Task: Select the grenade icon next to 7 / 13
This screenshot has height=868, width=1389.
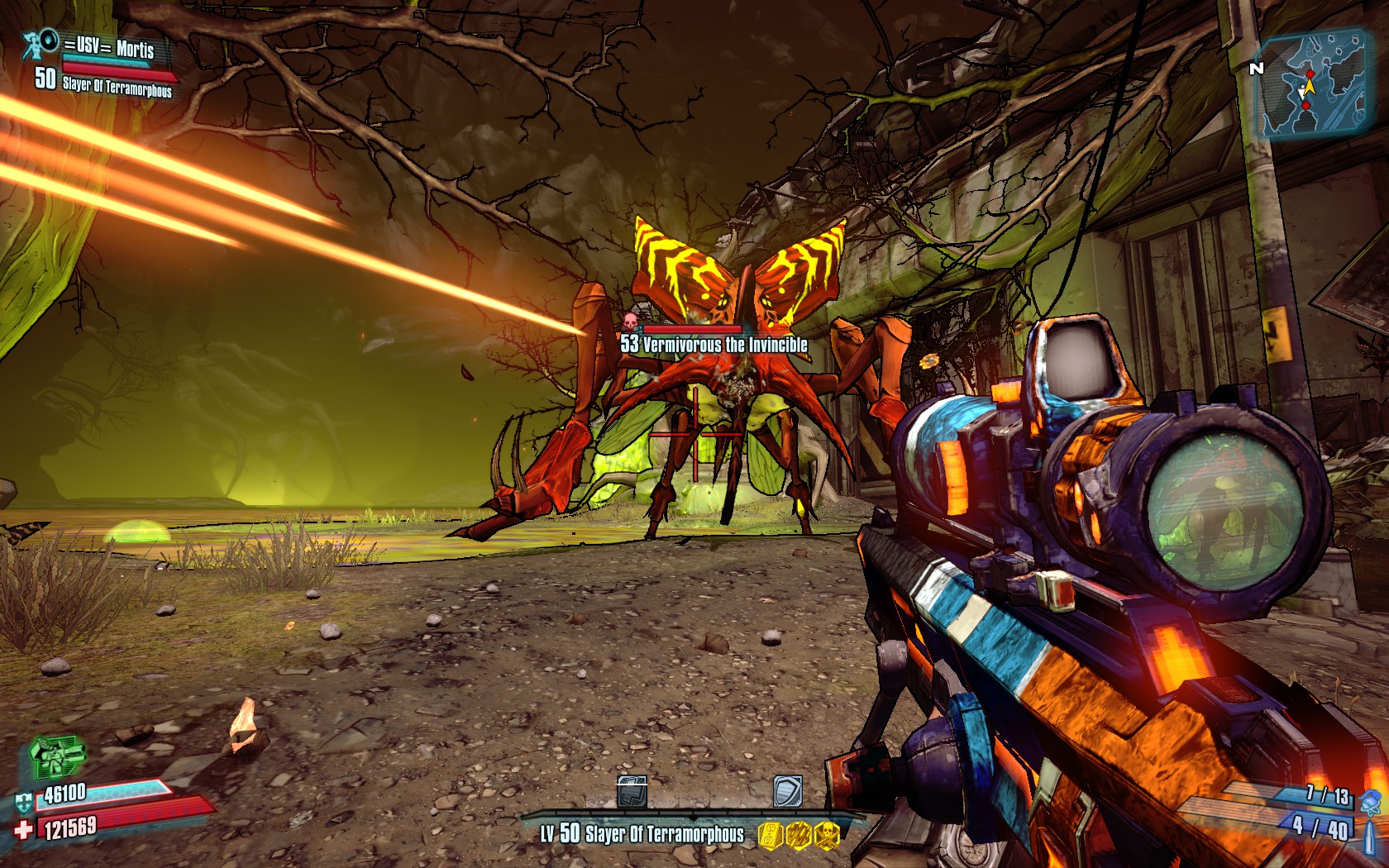Action: [x=1370, y=800]
